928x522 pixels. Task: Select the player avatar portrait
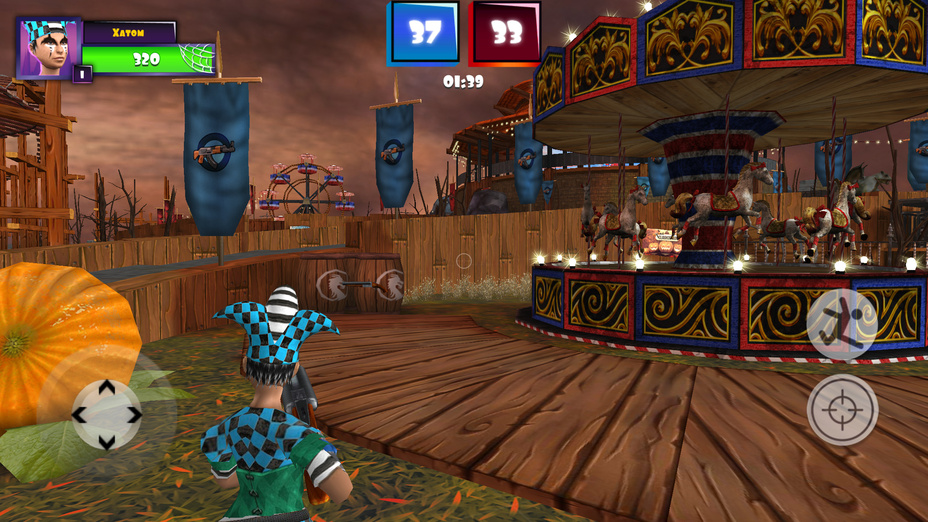tap(47, 47)
